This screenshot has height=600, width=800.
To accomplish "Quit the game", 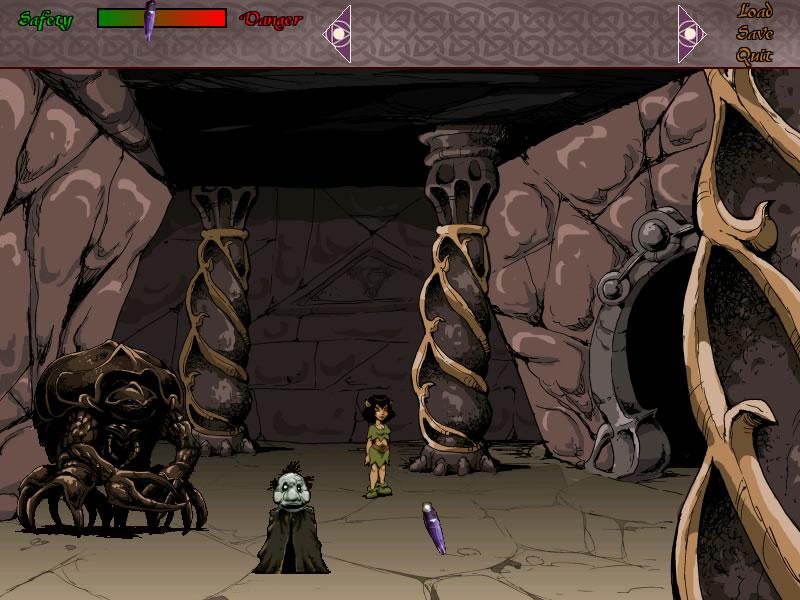I will tap(755, 55).
